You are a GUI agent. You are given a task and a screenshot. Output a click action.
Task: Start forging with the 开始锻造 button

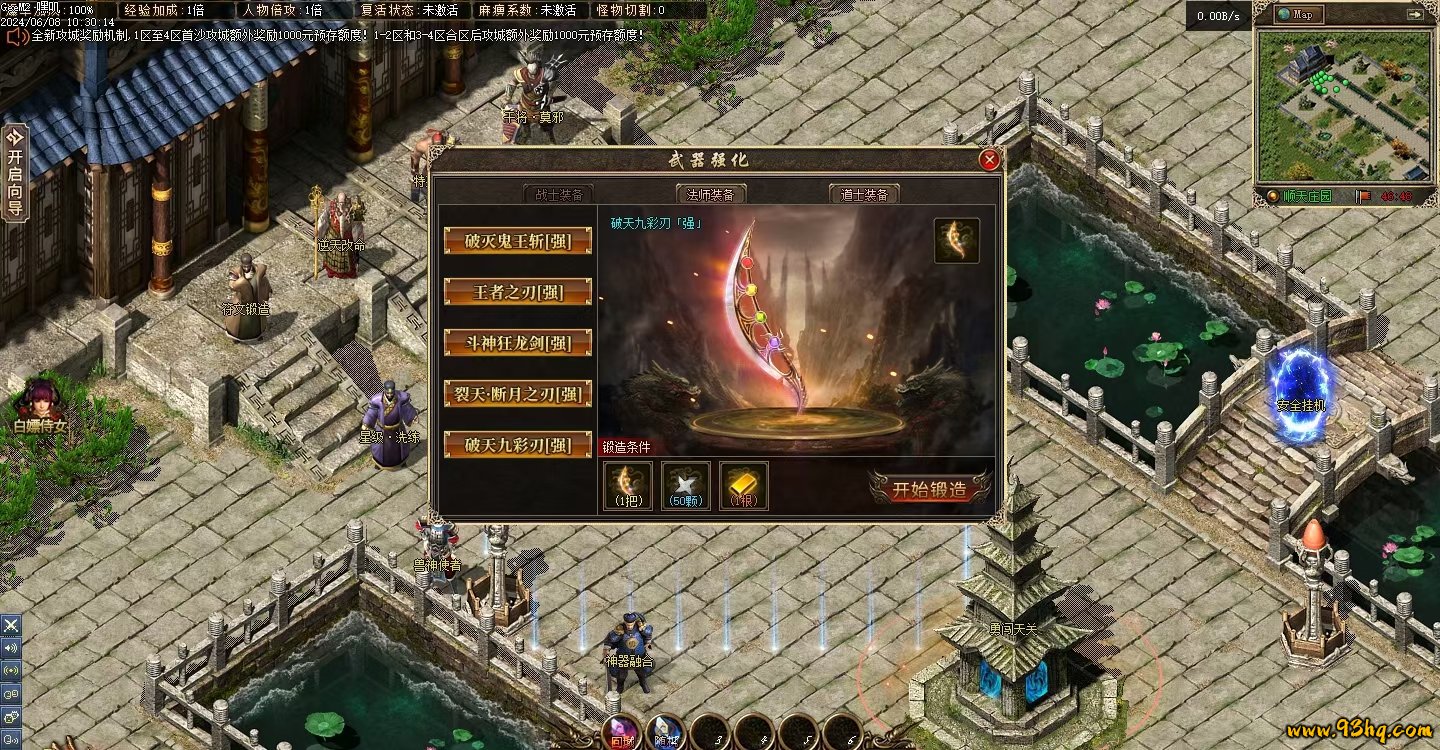point(930,489)
